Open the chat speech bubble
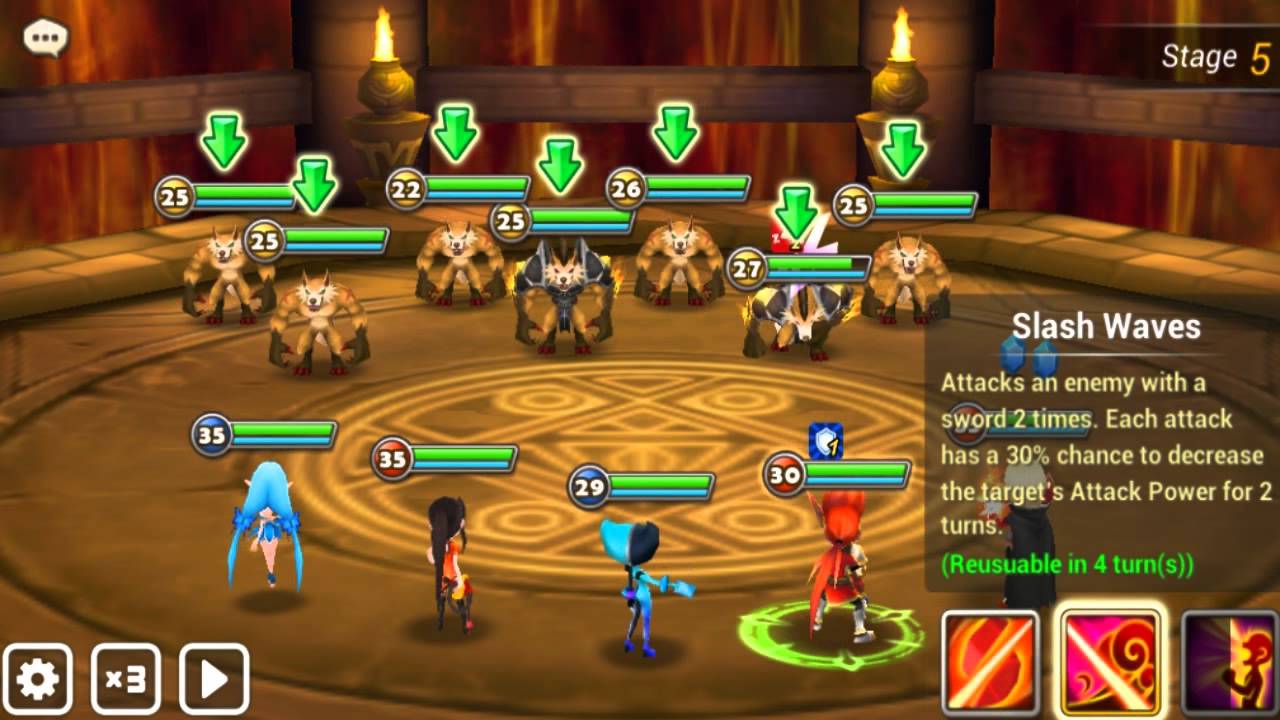Viewport: 1280px width, 720px height. [x=45, y=39]
